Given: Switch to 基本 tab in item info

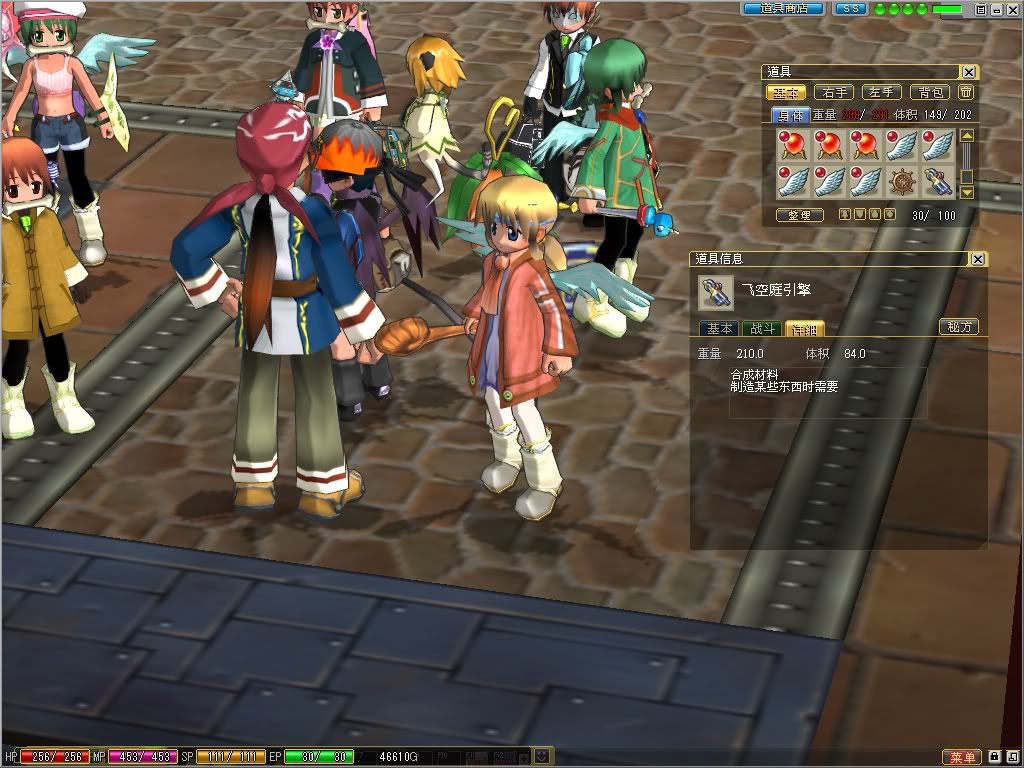Looking at the screenshot, I should (x=719, y=328).
